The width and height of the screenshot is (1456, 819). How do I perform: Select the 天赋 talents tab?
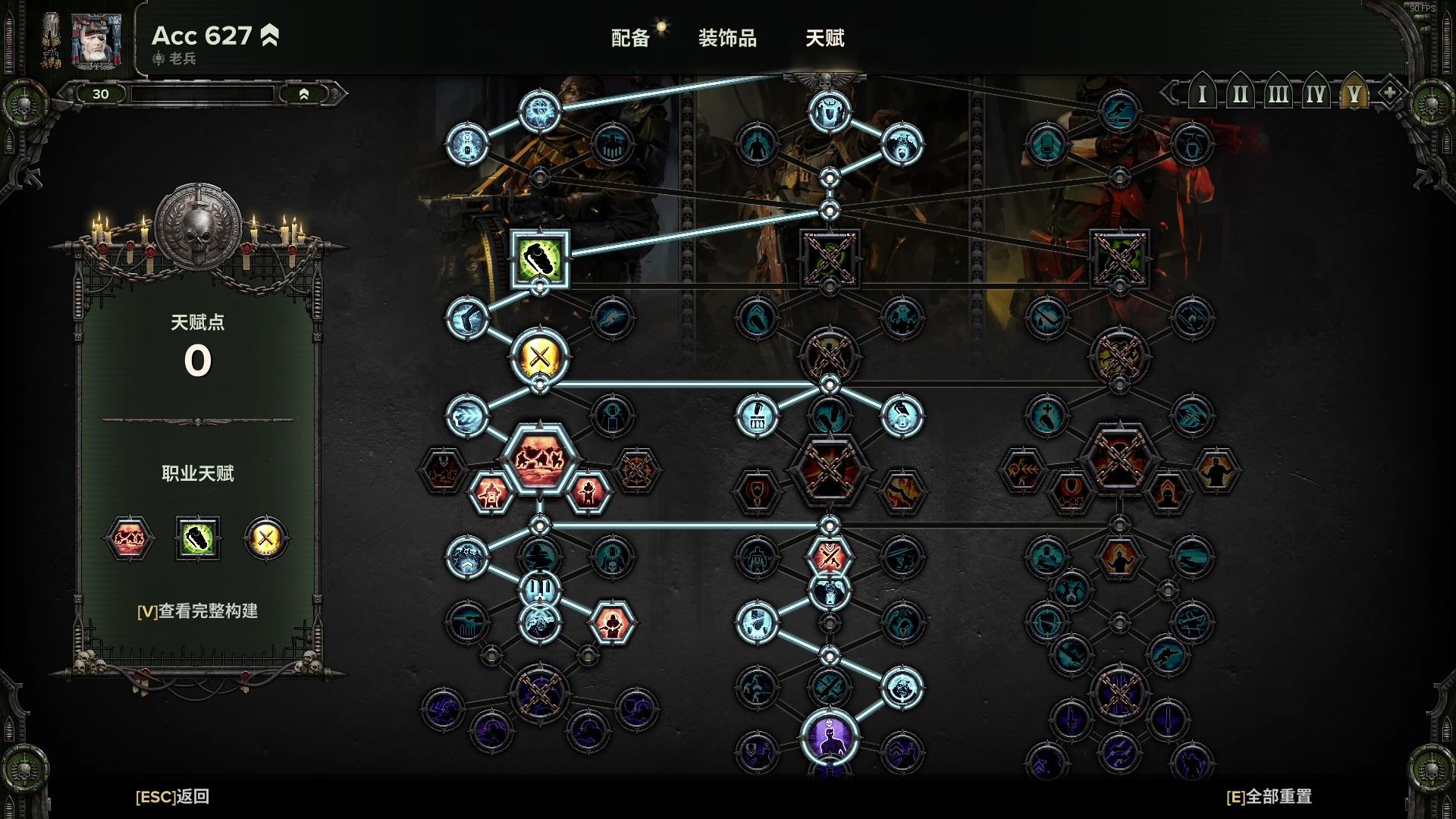[824, 38]
